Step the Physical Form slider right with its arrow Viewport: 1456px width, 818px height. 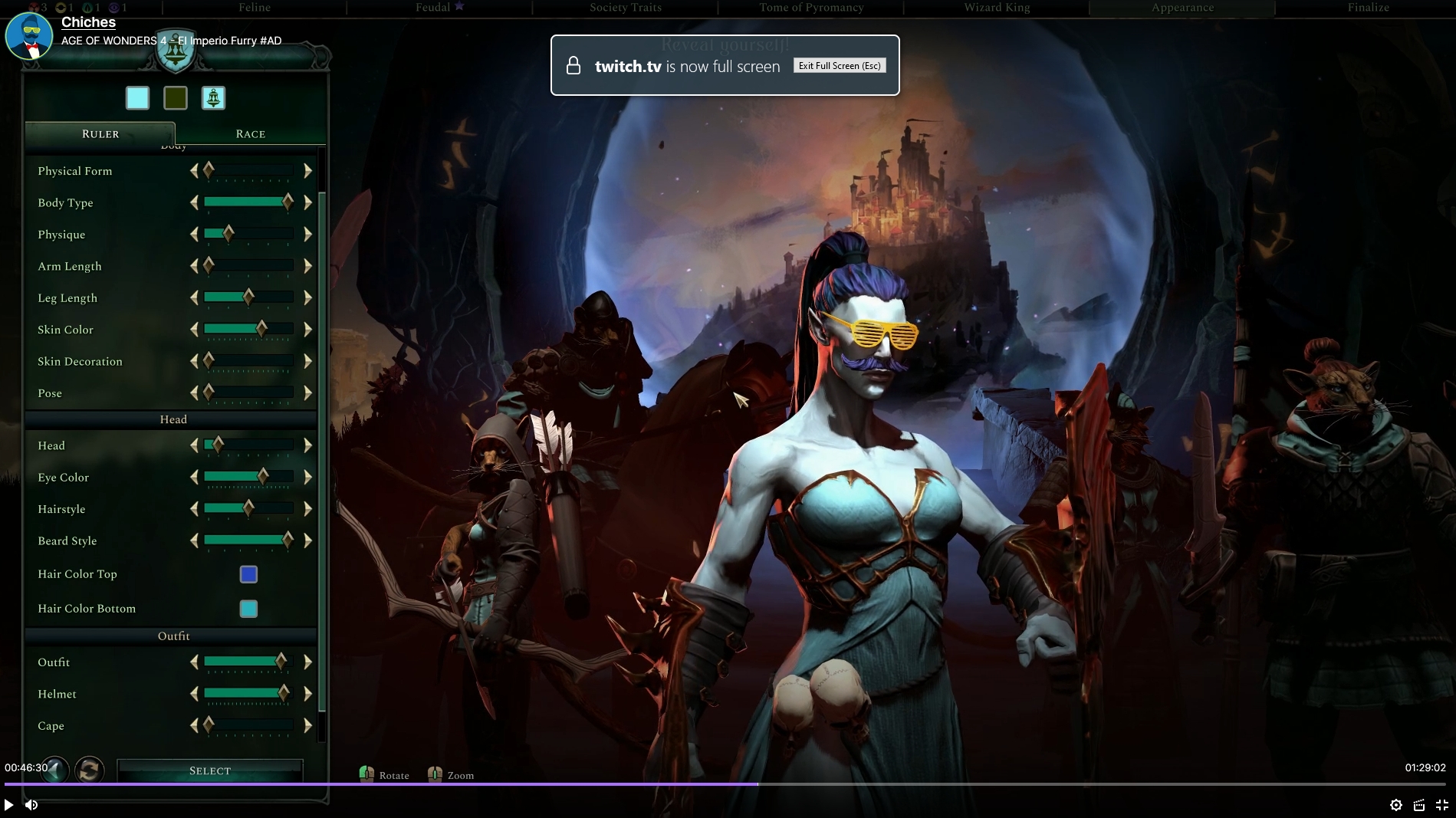(x=307, y=170)
